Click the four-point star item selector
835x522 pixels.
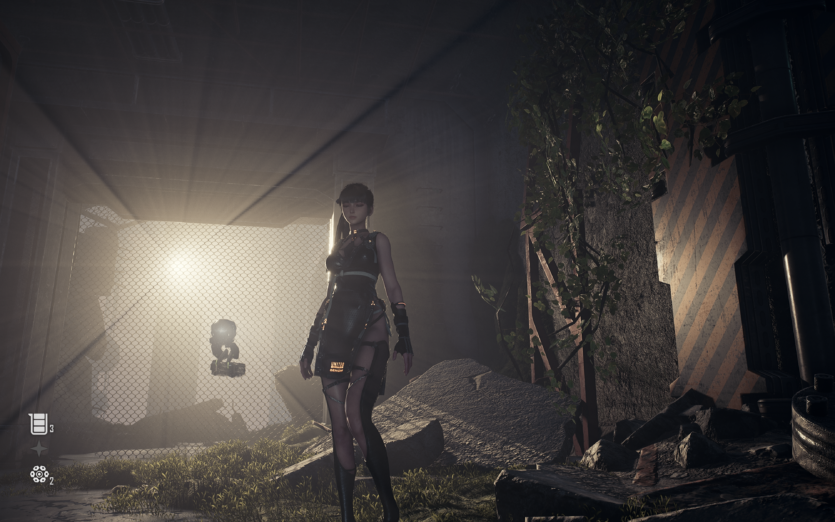point(39,449)
